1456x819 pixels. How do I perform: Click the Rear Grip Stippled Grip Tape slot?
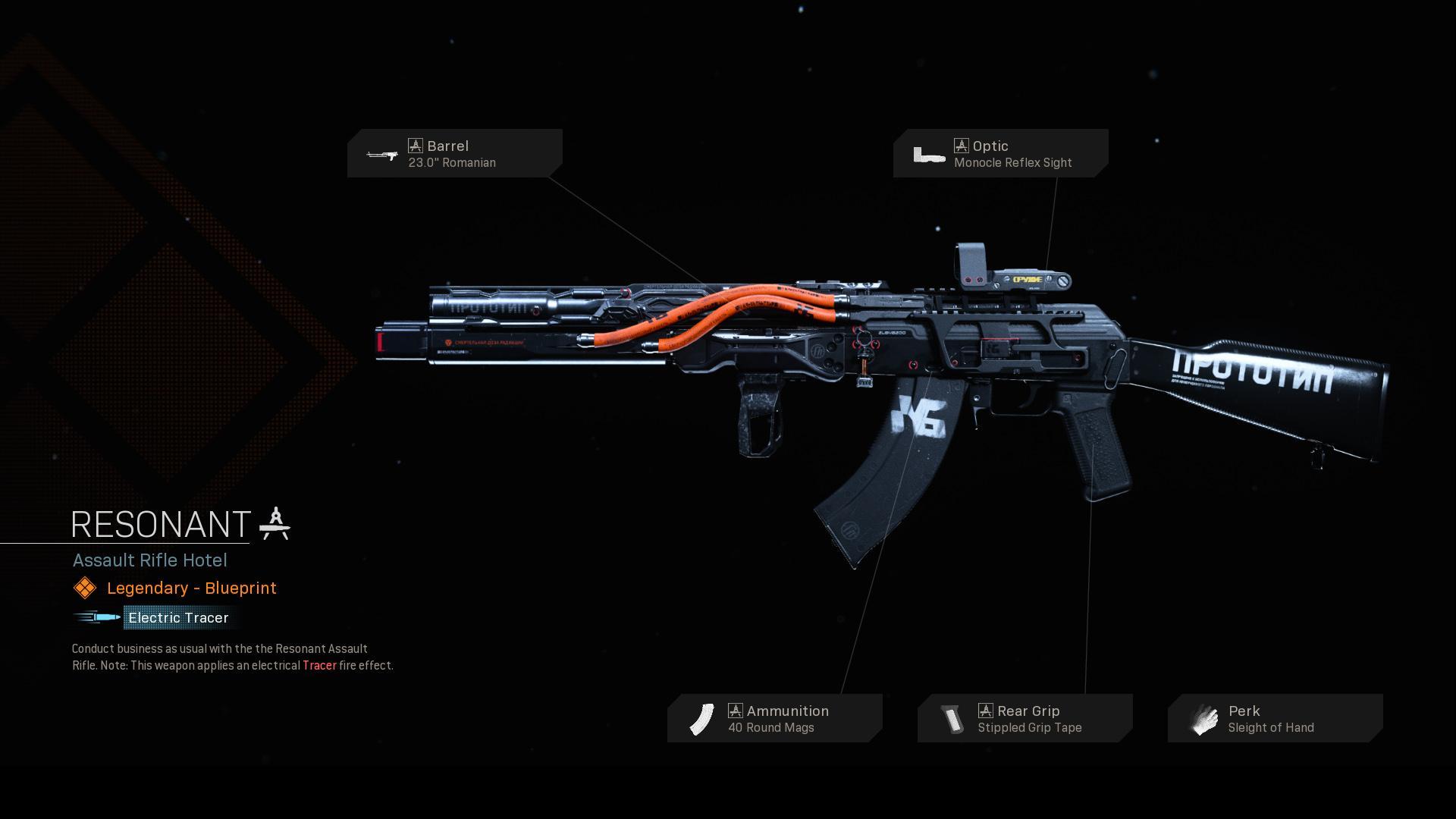pos(1025,718)
